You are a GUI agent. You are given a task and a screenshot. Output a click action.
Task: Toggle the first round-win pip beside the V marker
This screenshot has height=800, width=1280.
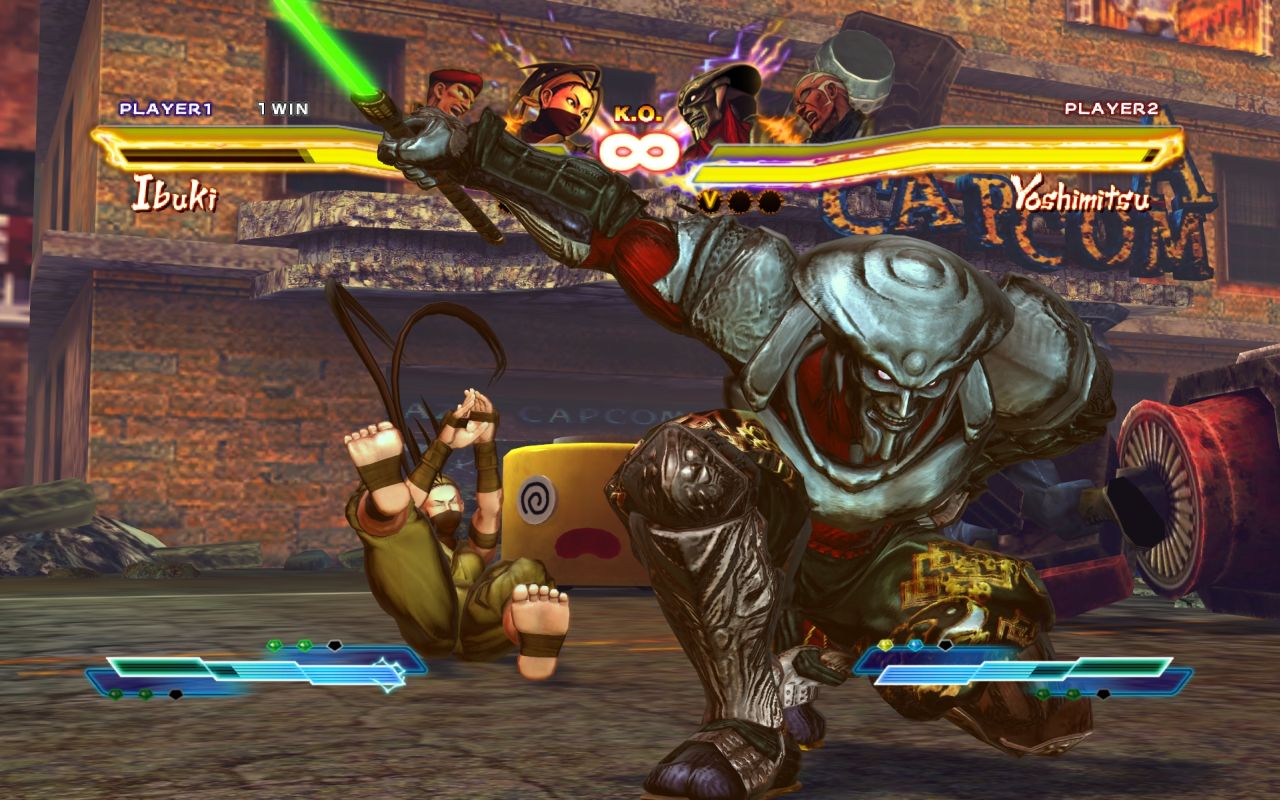click(x=738, y=201)
